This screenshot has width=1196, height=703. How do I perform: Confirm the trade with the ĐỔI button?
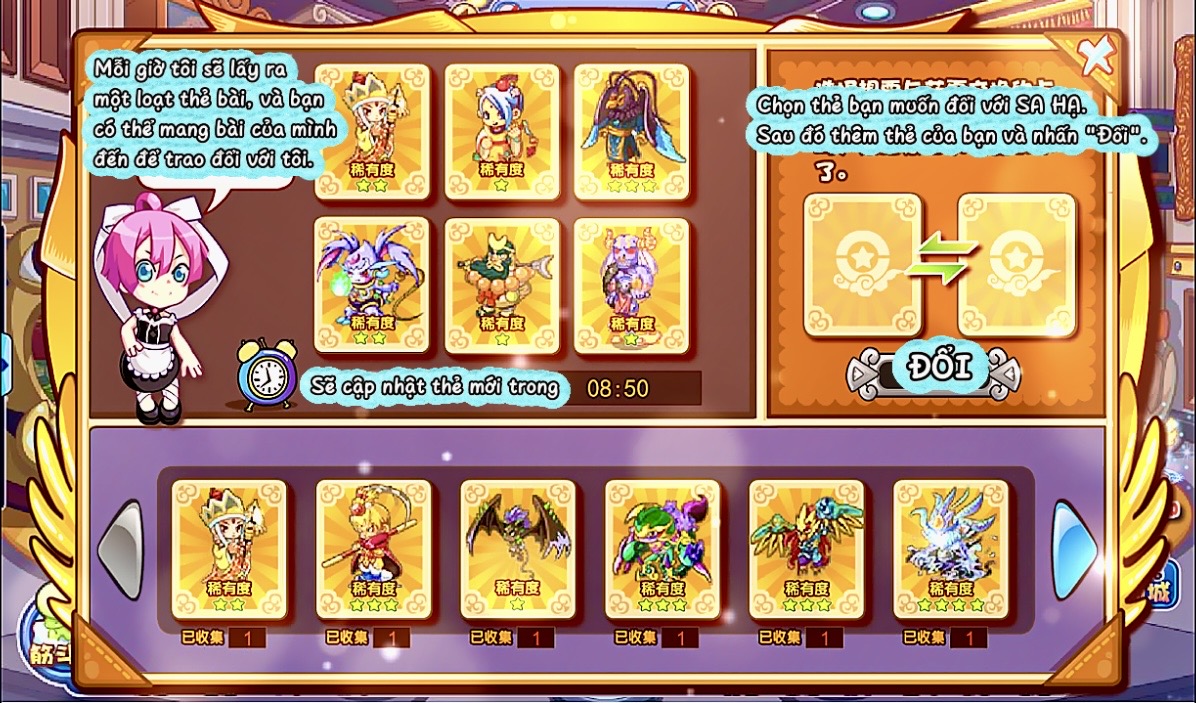[937, 369]
